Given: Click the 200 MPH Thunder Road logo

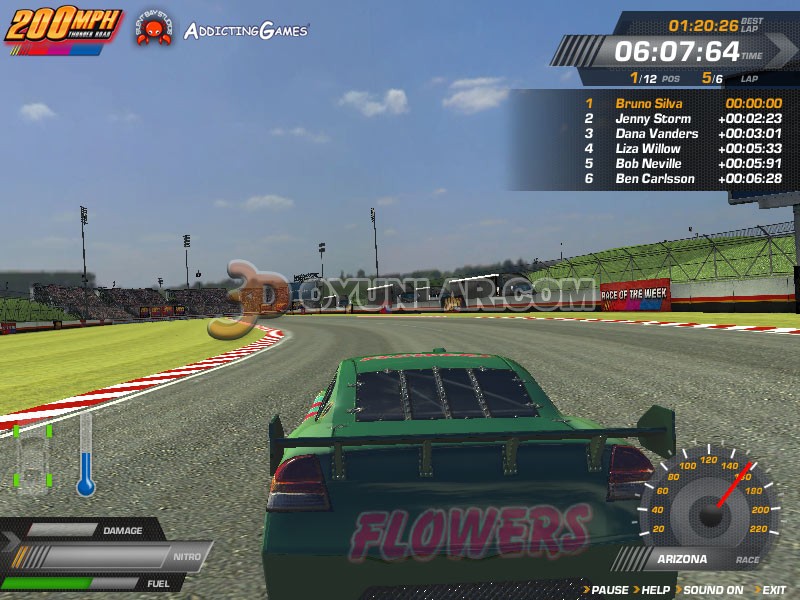Looking at the screenshot, I should [x=63, y=26].
